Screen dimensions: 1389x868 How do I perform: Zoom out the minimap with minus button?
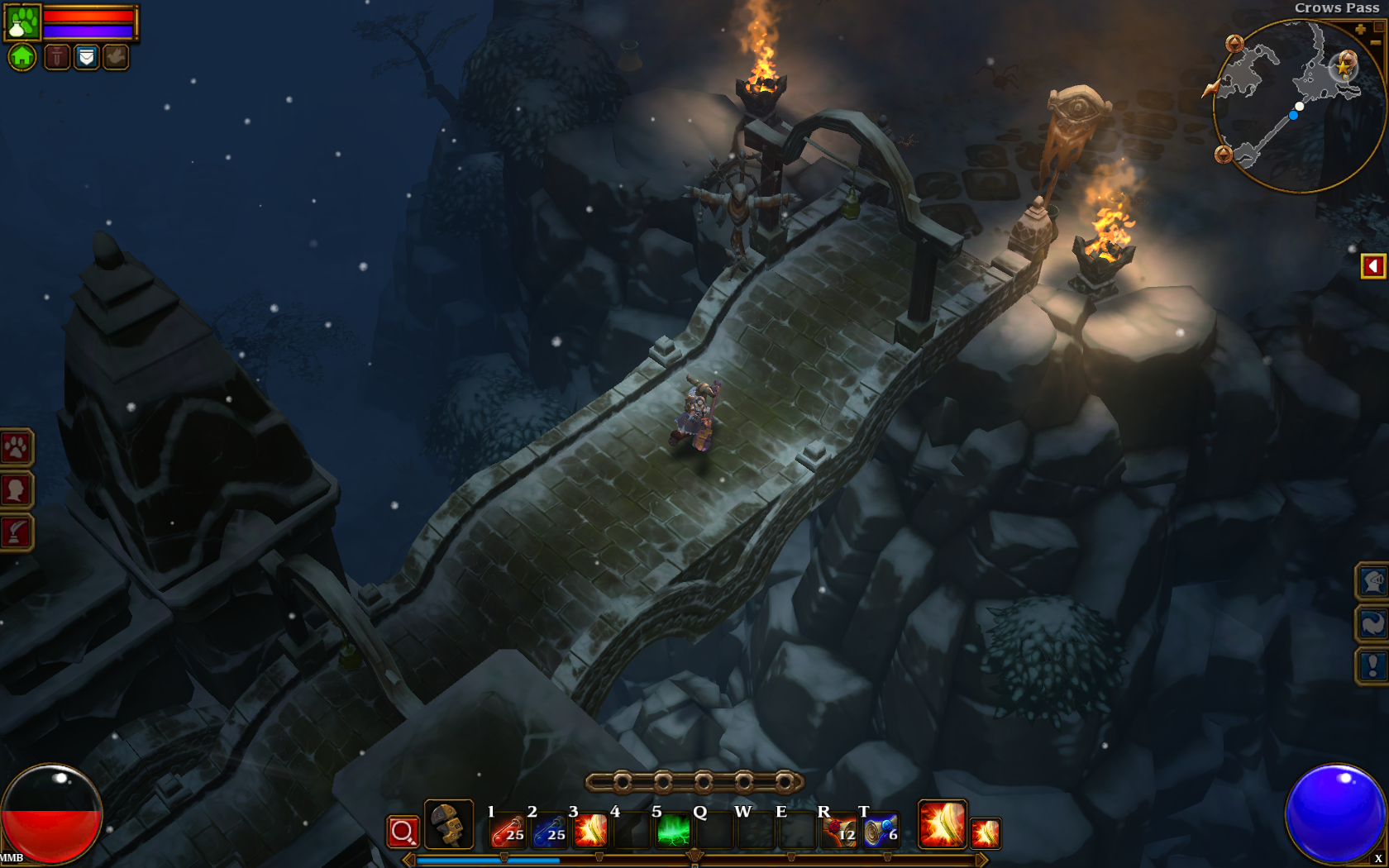point(1376,41)
